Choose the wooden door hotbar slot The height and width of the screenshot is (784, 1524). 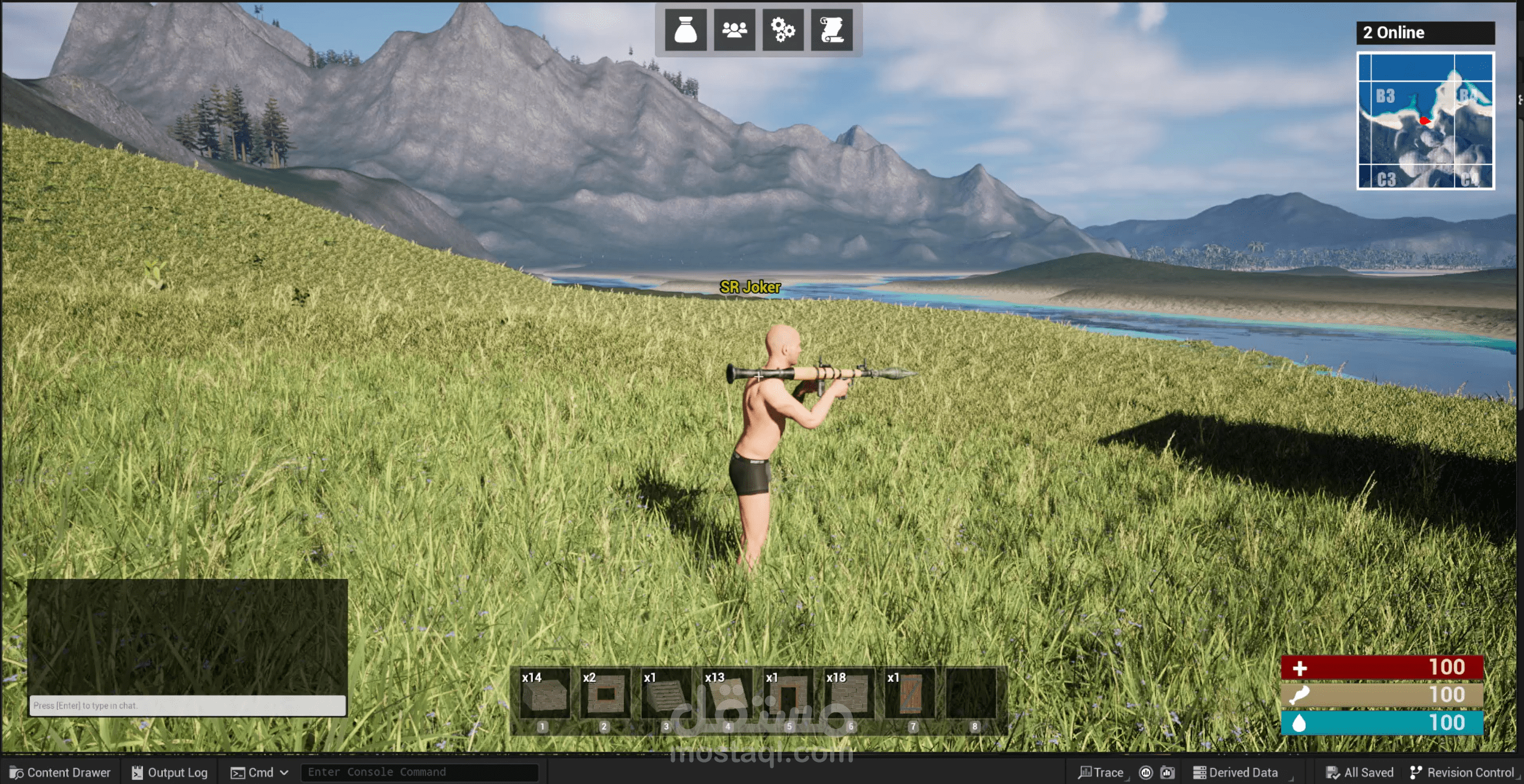click(910, 694)
